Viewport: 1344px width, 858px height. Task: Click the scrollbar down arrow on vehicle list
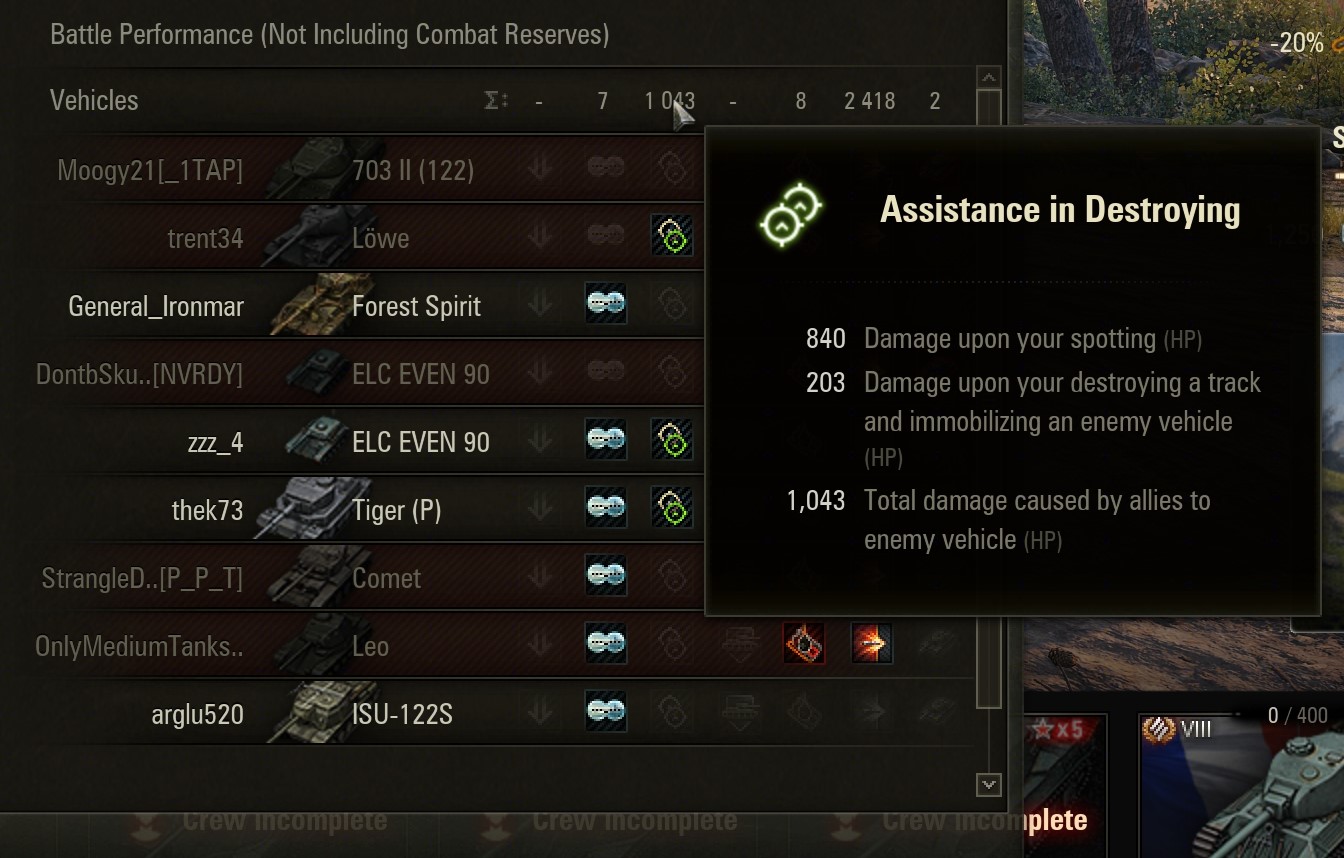[990, 787]
